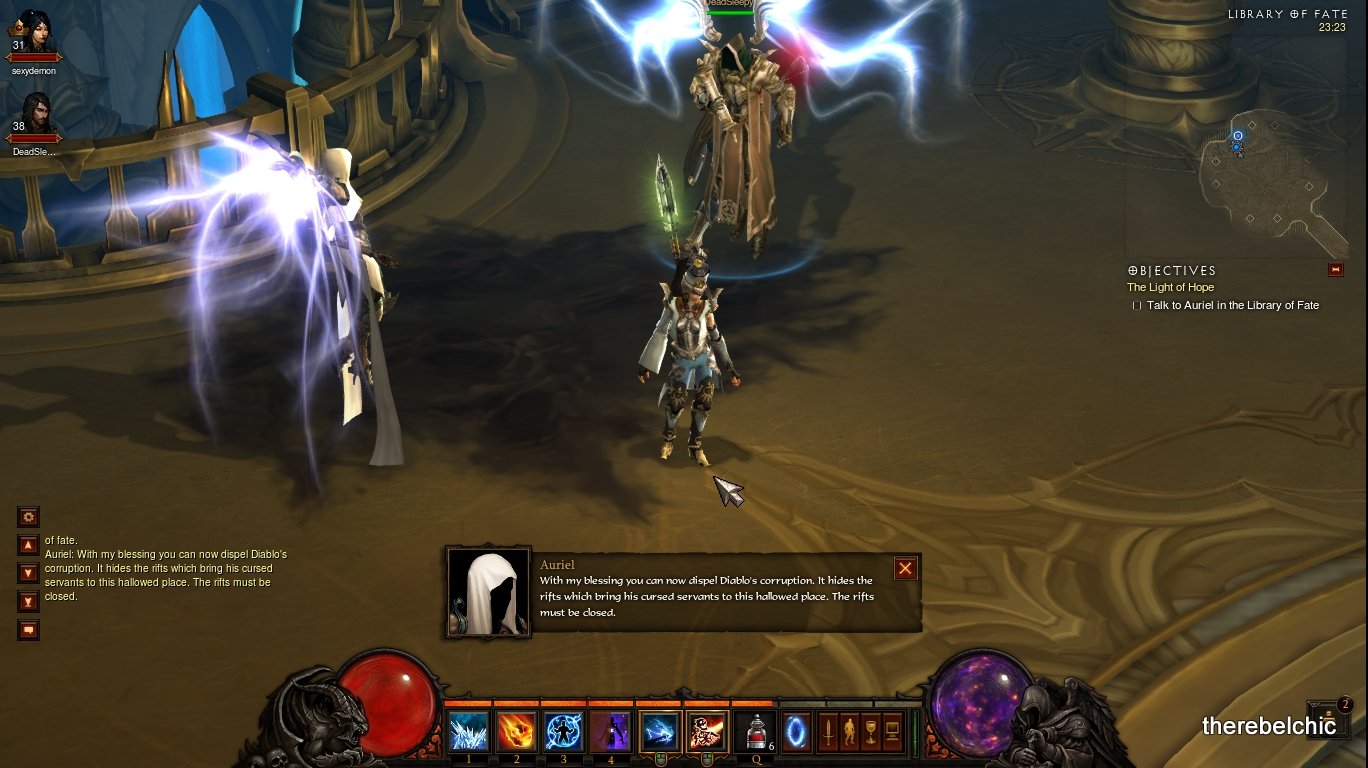Open the goblet achievements button
Viewport: 1368px width, 768px height.
pyautogui.click(x=871, y=731)
